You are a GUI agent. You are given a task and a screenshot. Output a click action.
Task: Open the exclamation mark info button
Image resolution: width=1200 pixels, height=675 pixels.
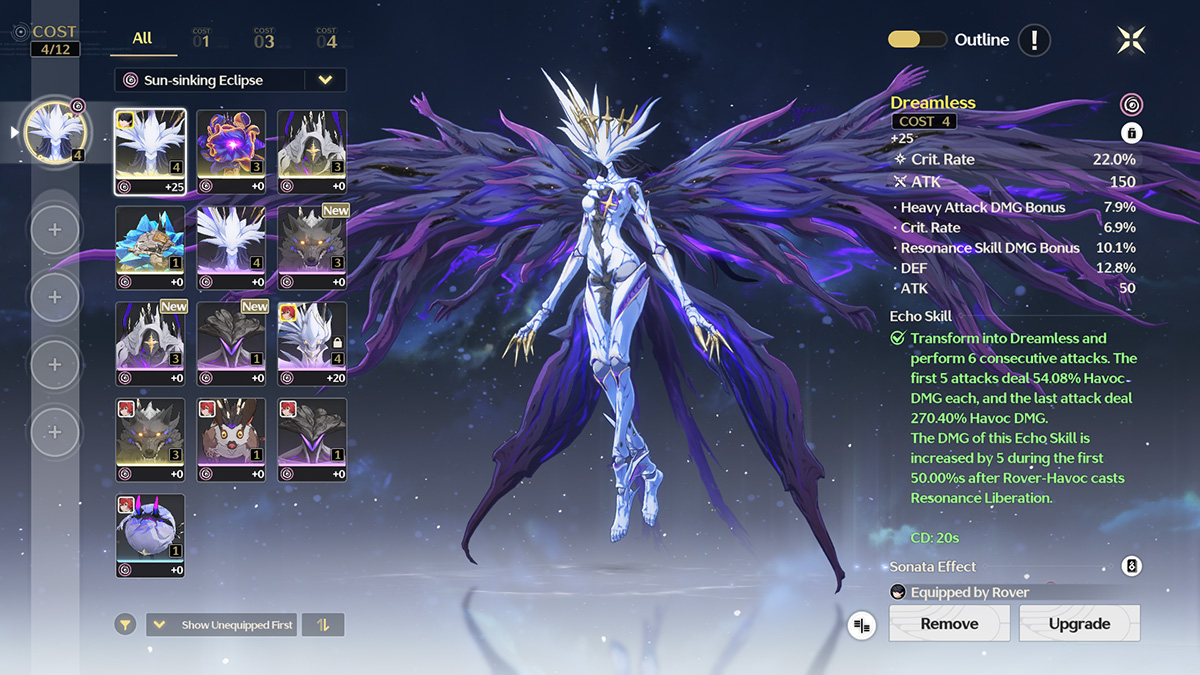[1034, 40]
